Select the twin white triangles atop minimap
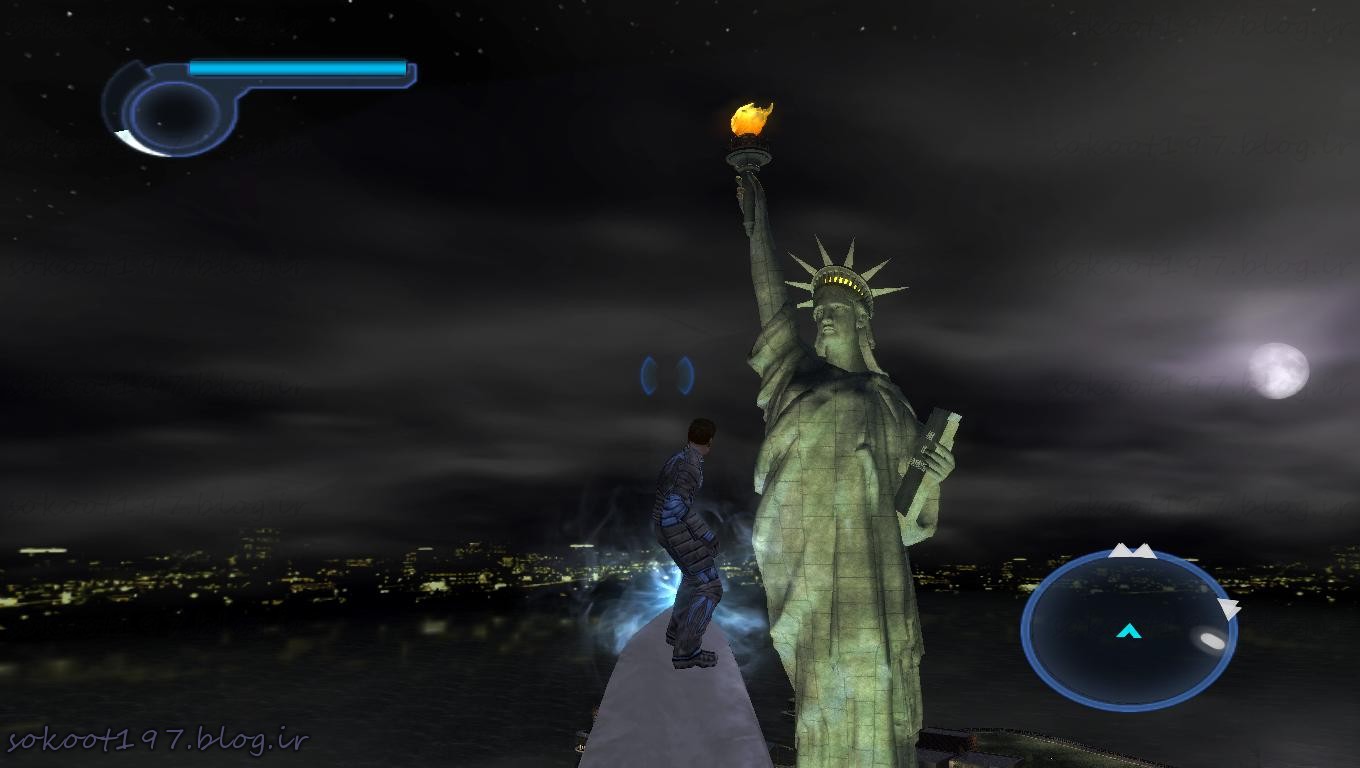 [x=1132, y=551]
